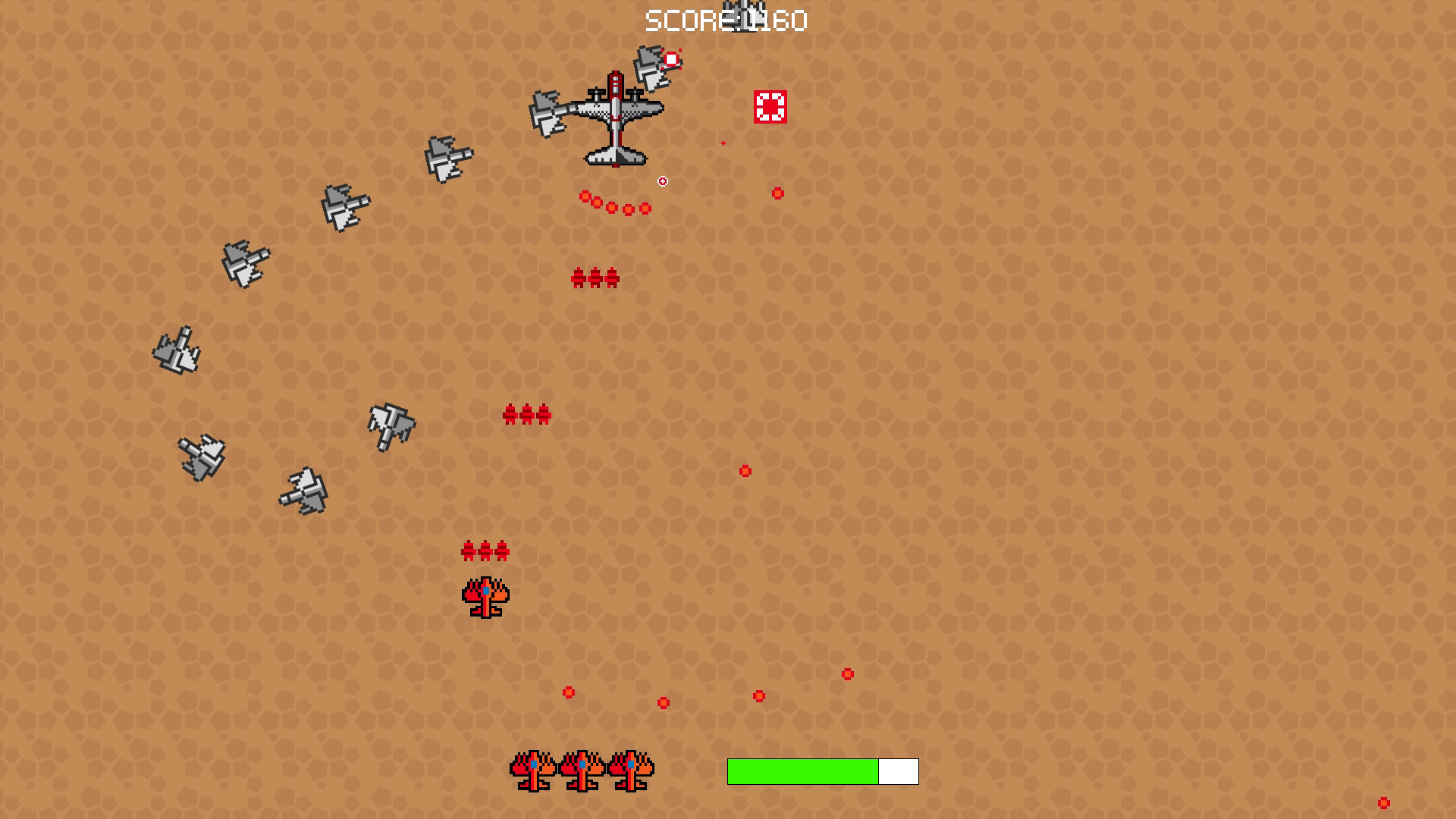Click the SCORE 1160 label
The height and width of the screenshot is (819, 1456).
(723, 20)
